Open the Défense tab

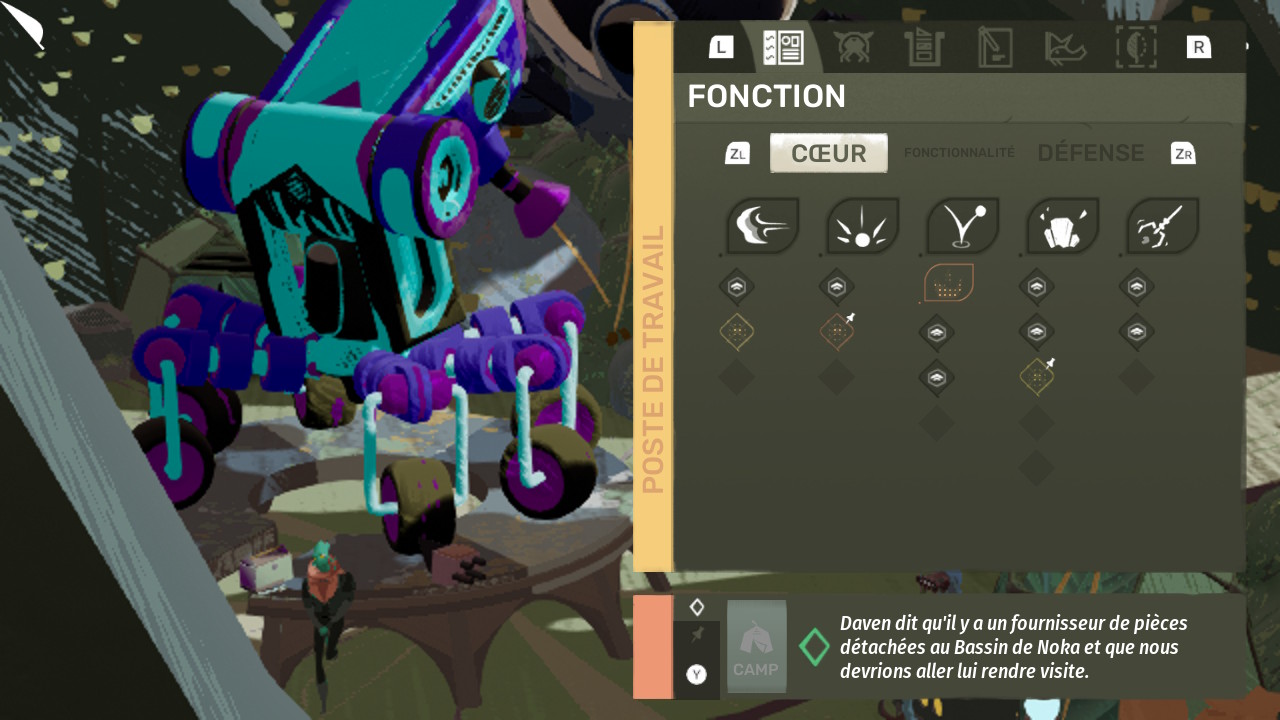tap(1090, 153)
